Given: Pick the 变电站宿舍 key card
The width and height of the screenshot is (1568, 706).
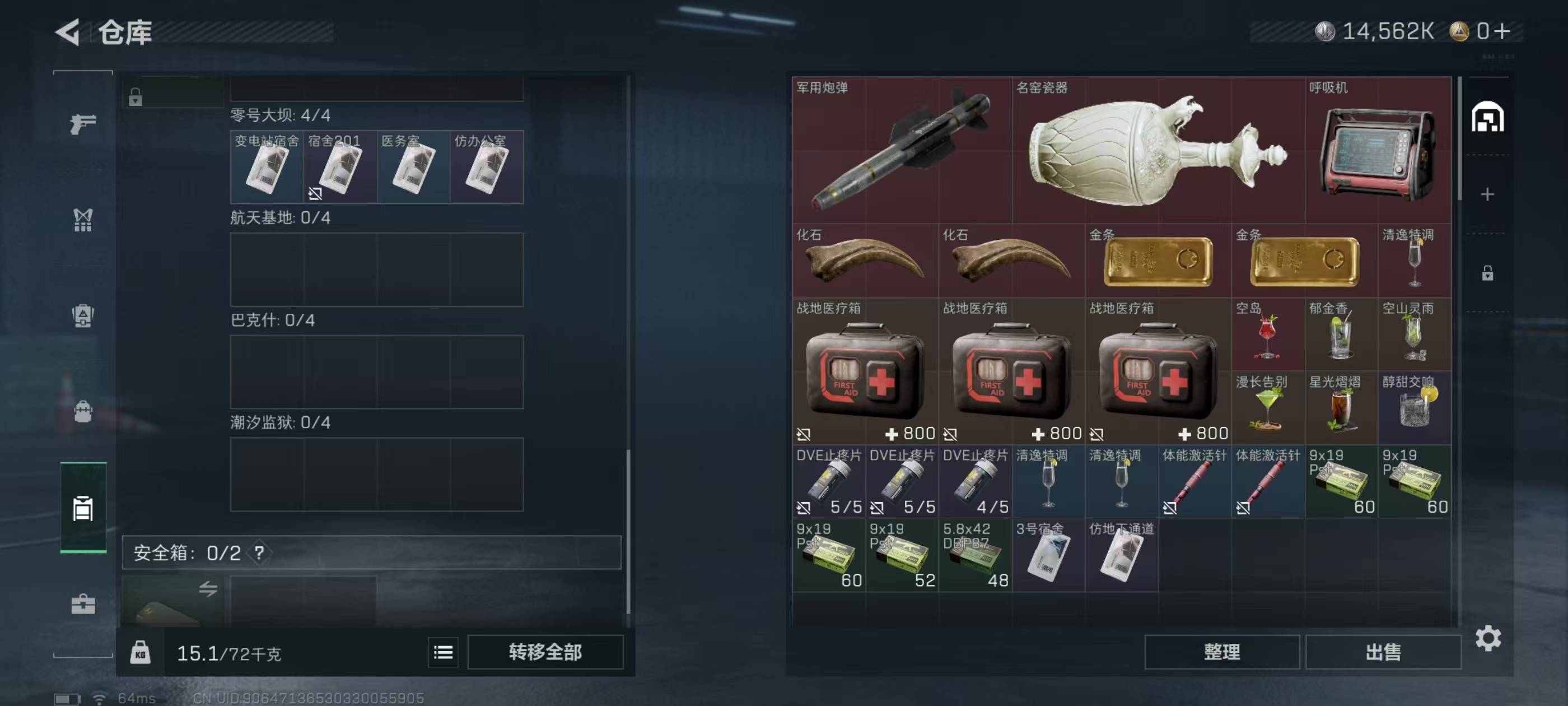Looking at the screenshot, I should click(267, 167).
